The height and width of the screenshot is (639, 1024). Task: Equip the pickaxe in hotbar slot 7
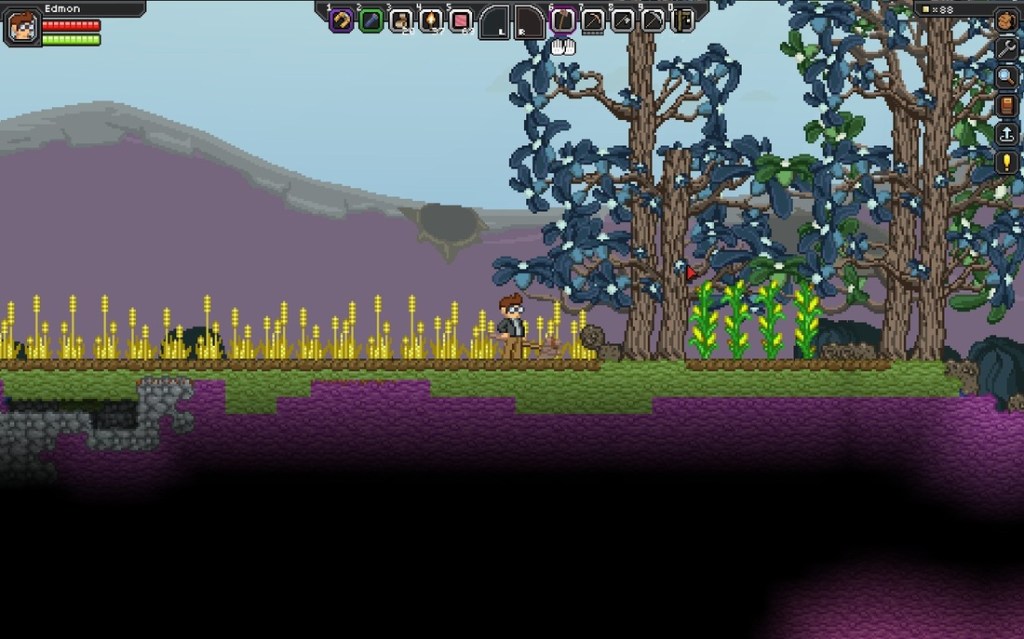(593, 20)
